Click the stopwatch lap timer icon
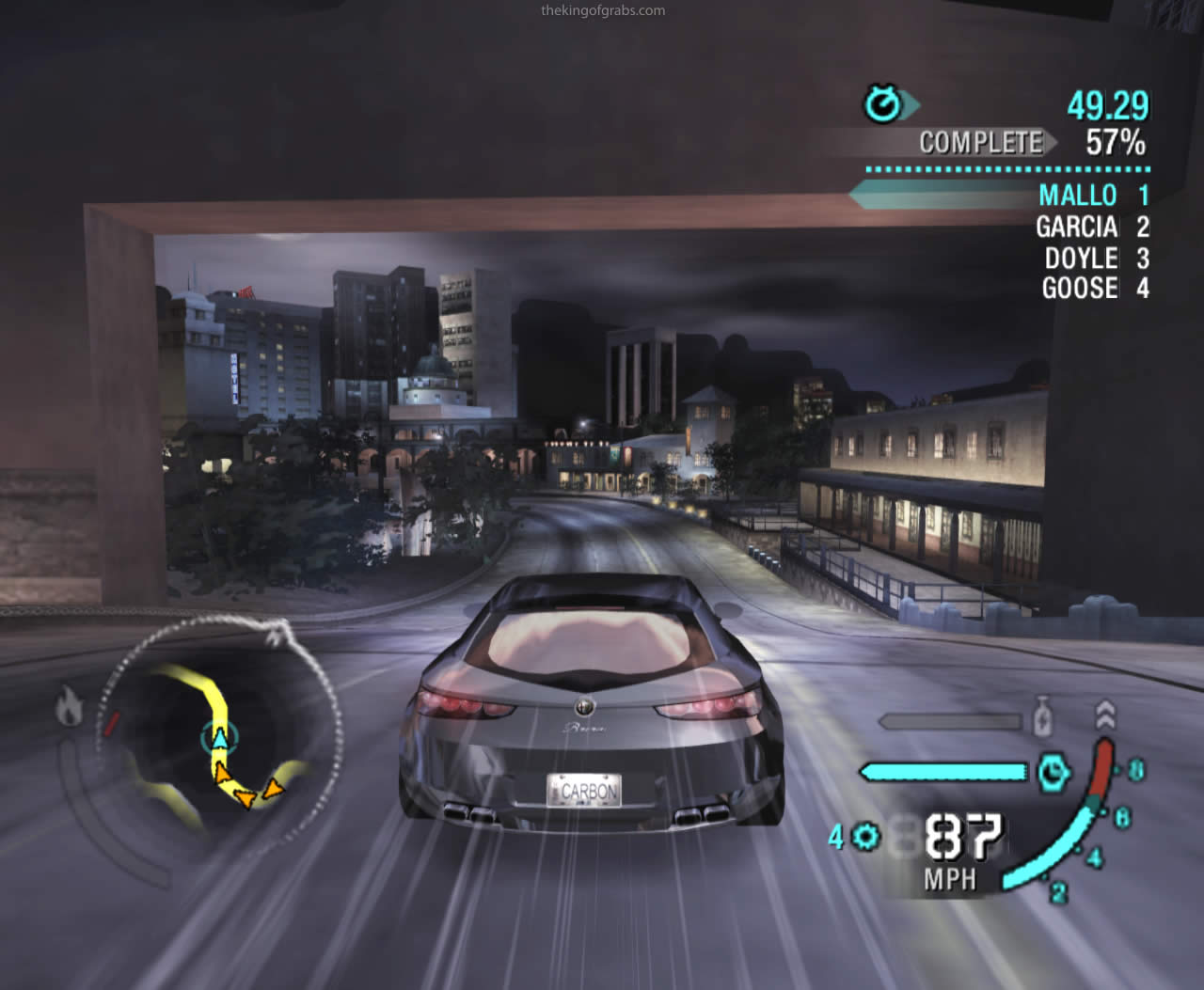The height and width of the screenshot is (990, 1204). coord(883,104)
